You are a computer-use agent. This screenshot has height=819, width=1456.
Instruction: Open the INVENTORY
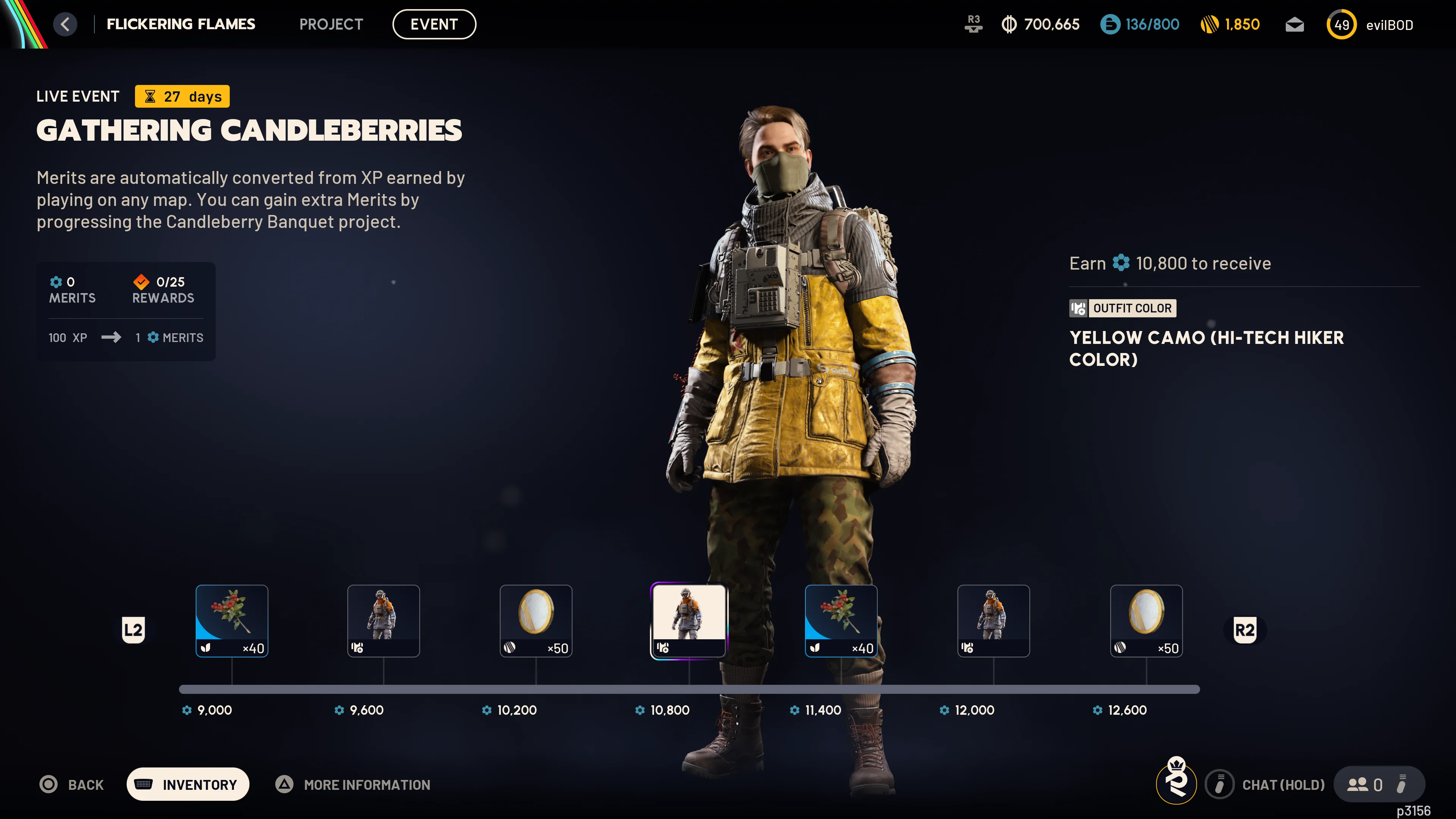click(x=188, y=784)
